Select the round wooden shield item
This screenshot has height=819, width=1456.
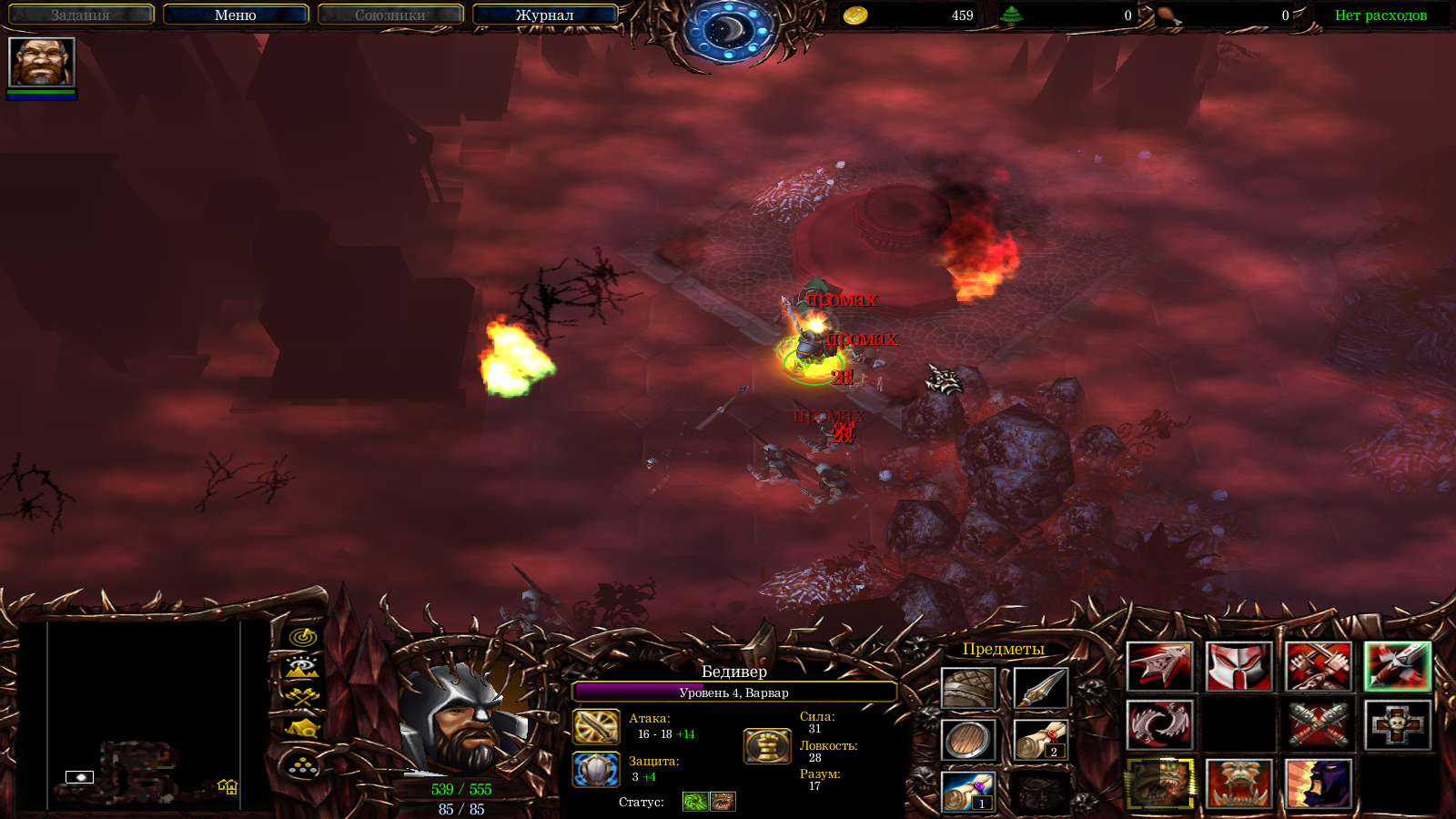968,740
